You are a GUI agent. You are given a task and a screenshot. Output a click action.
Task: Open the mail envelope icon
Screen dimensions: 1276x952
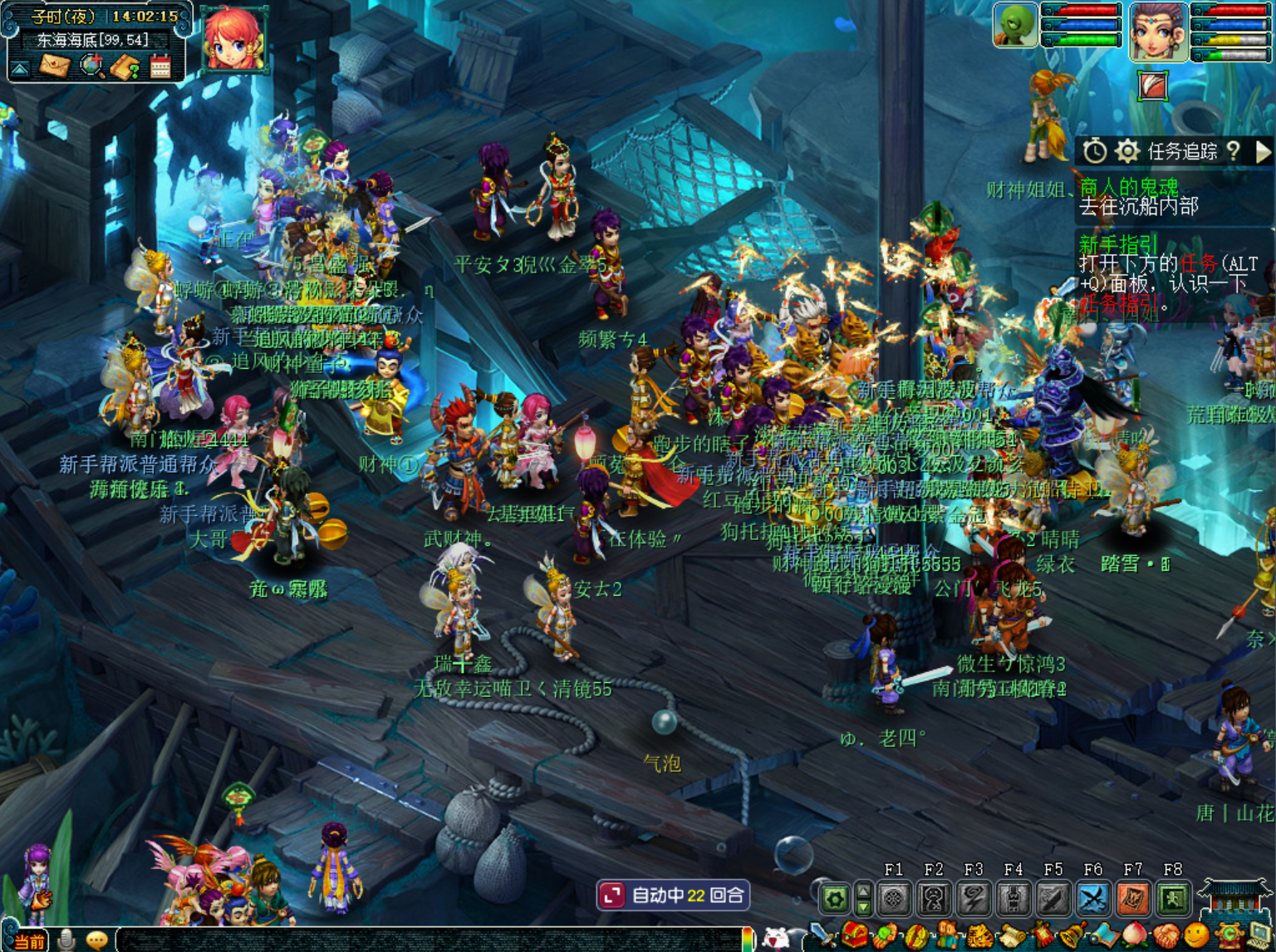[x=55, y=65]
